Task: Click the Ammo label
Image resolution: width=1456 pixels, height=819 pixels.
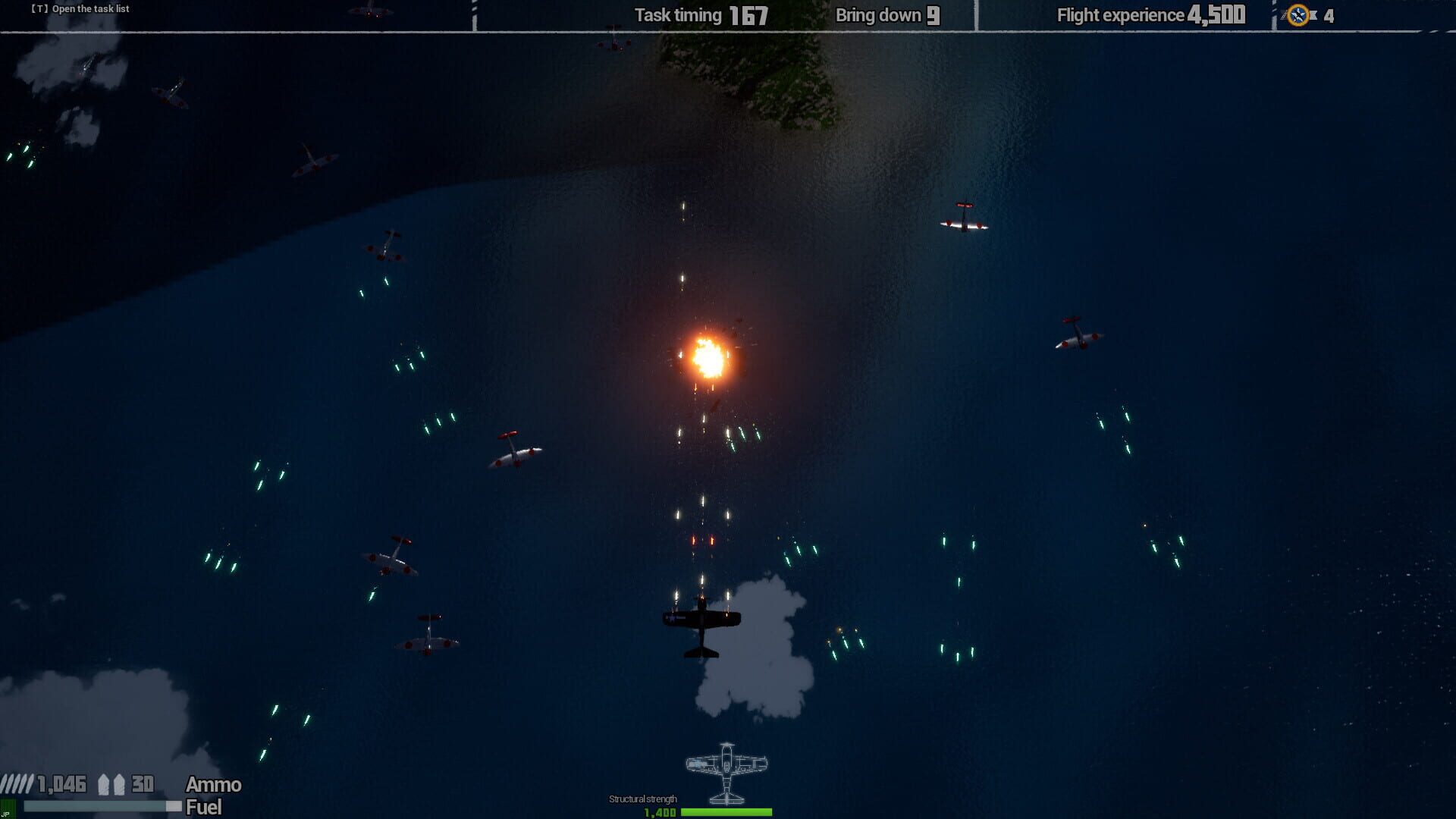Action: click(x=212, y=785)
